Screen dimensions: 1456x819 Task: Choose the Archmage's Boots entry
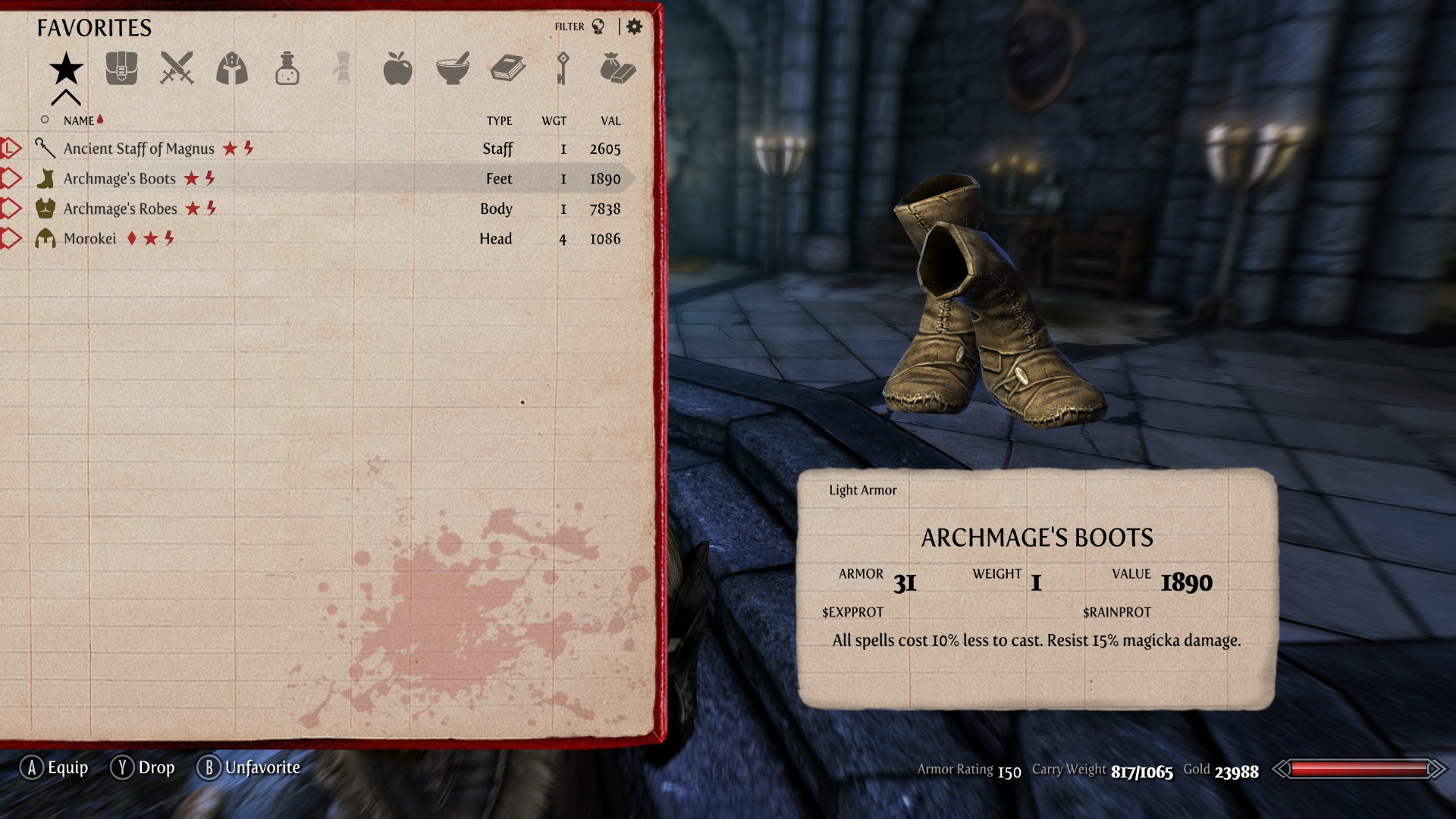click(120, 179)
